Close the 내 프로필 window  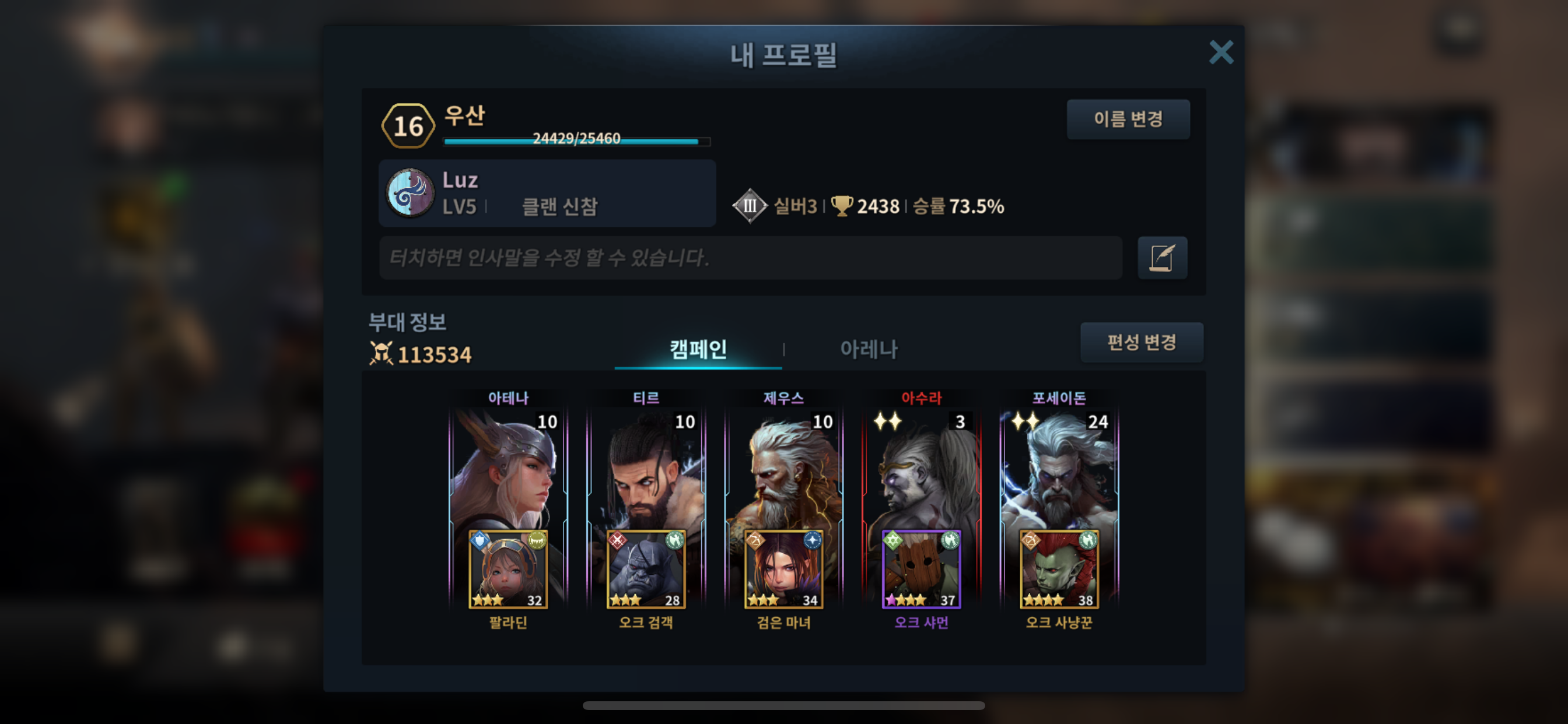click(x=1220, y=52)
